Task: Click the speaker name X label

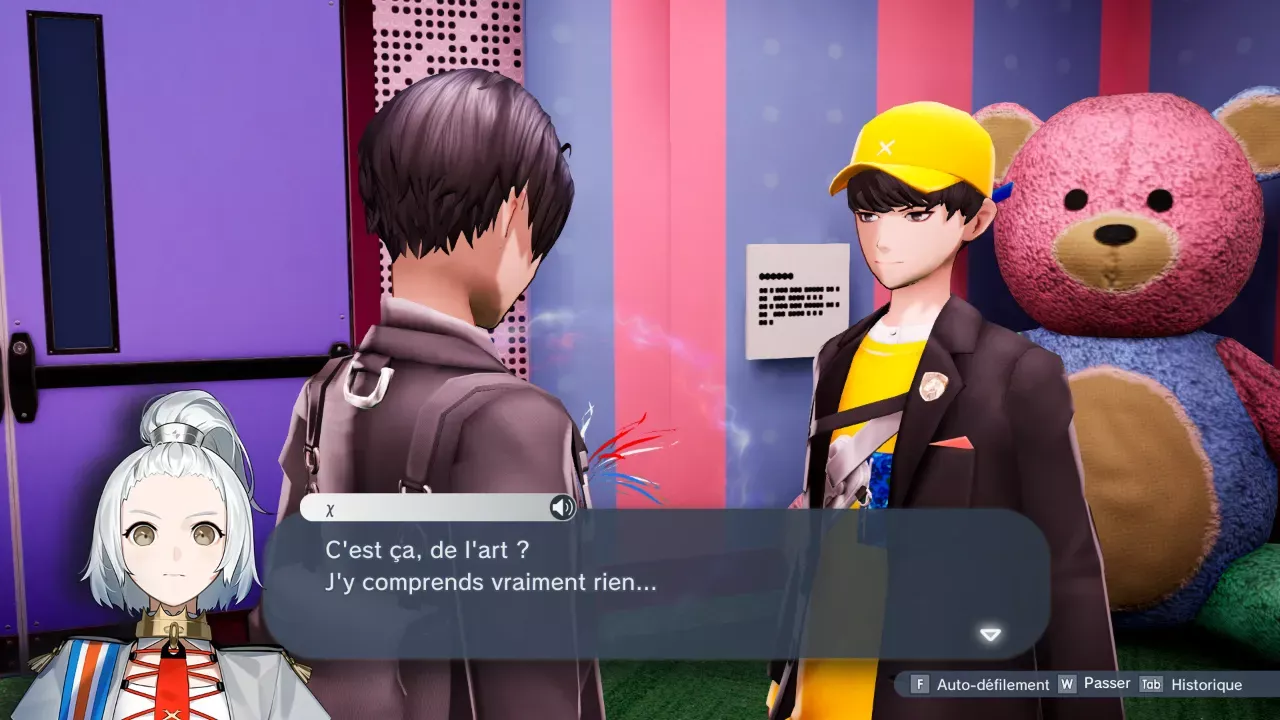Action: tap(328, 508)
